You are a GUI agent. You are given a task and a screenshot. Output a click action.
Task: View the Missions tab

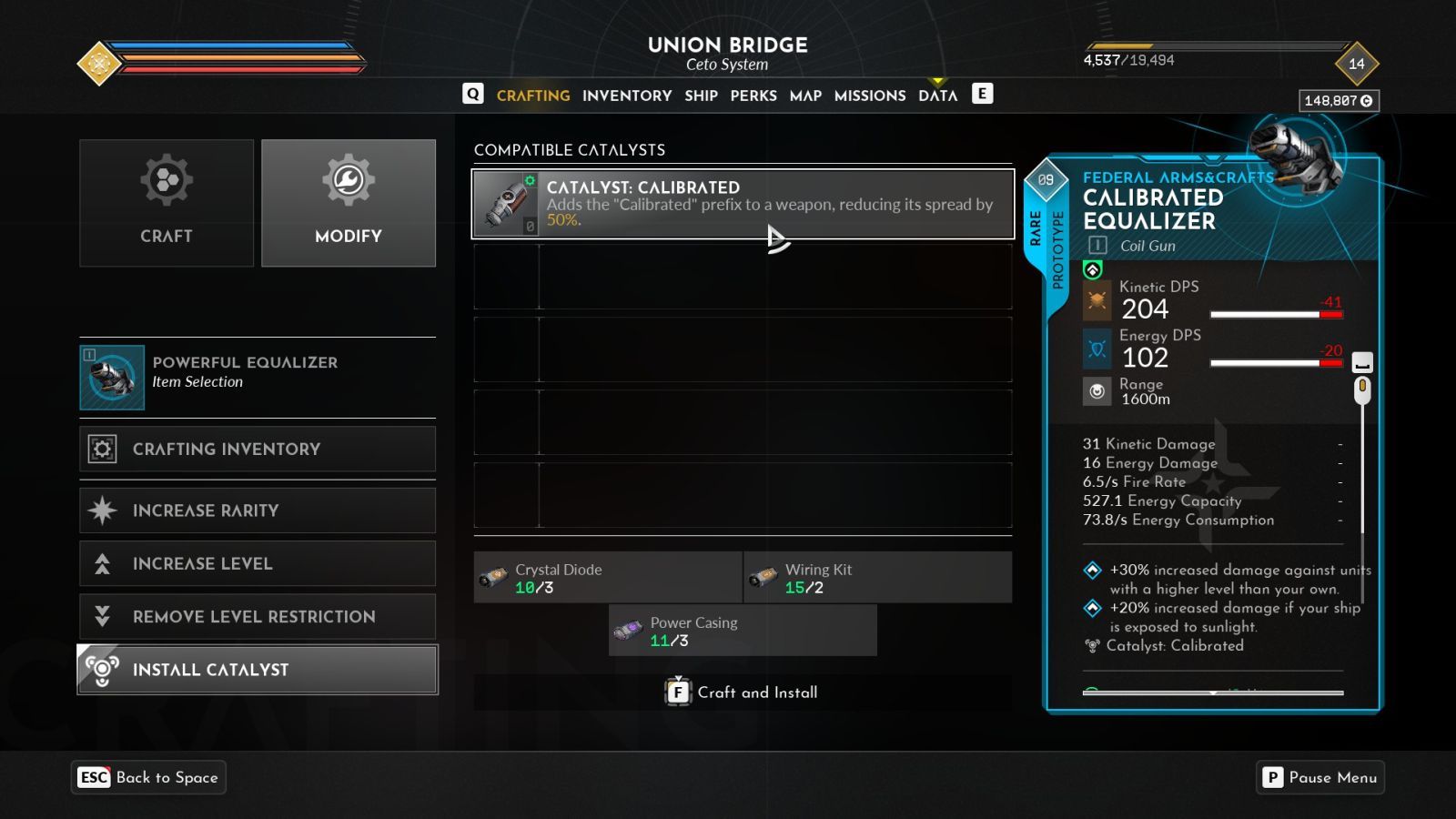(x=870, y=96)
